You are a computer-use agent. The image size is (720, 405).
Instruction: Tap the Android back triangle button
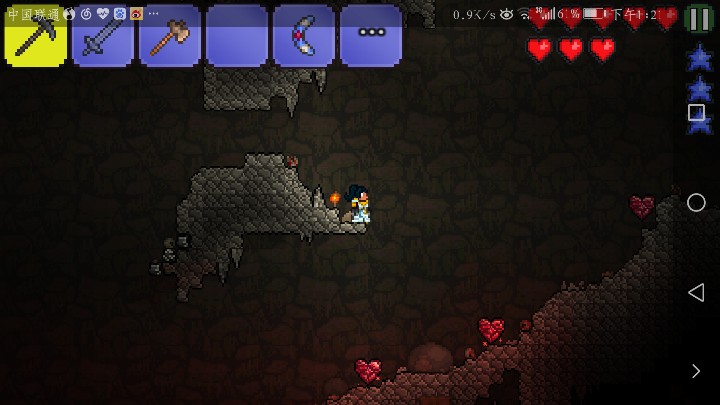pyautogui.click(x=696, y=292)
